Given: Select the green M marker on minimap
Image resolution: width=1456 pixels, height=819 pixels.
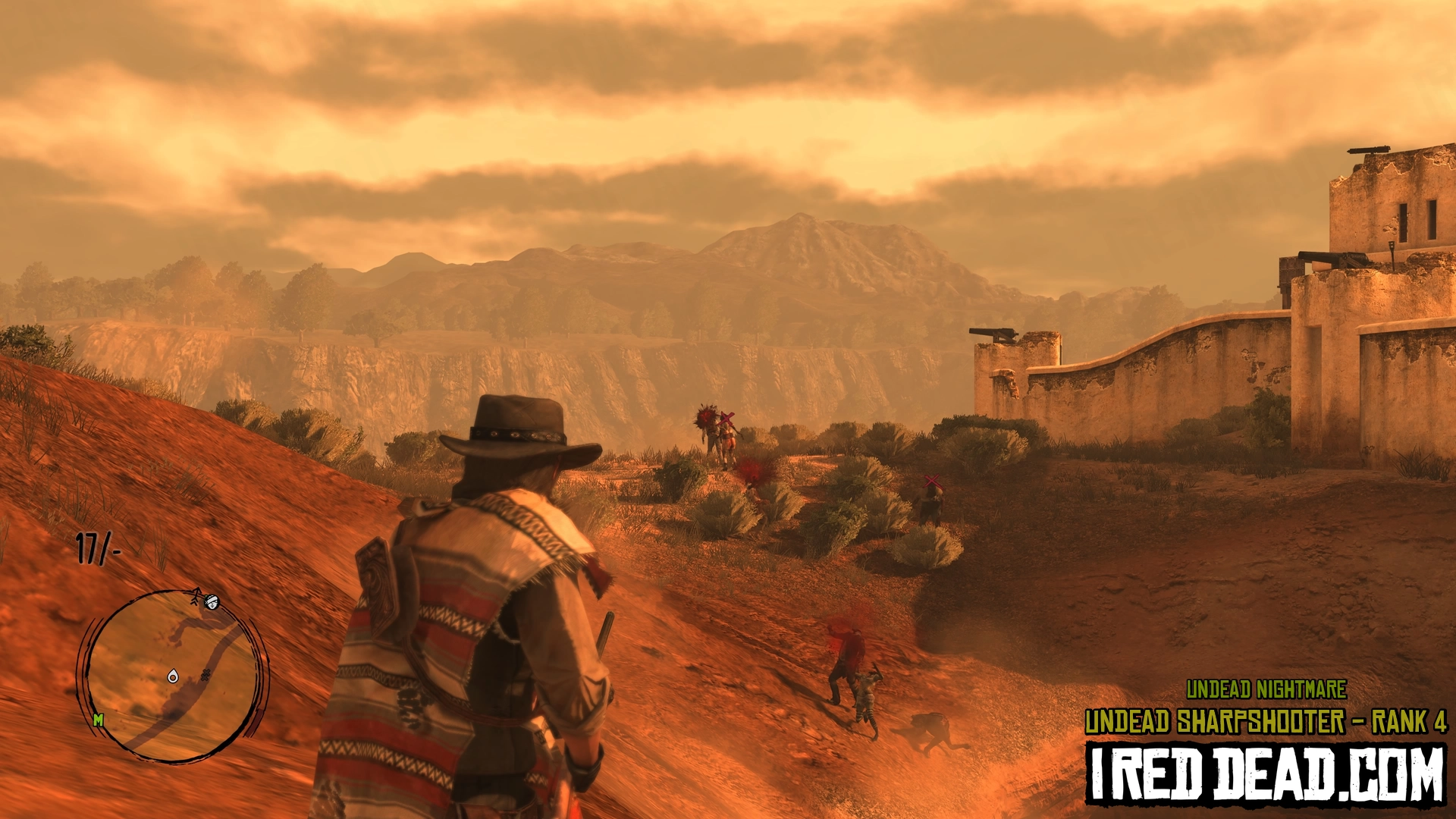Looking at the screenshot, I should (x=98, y=720).
